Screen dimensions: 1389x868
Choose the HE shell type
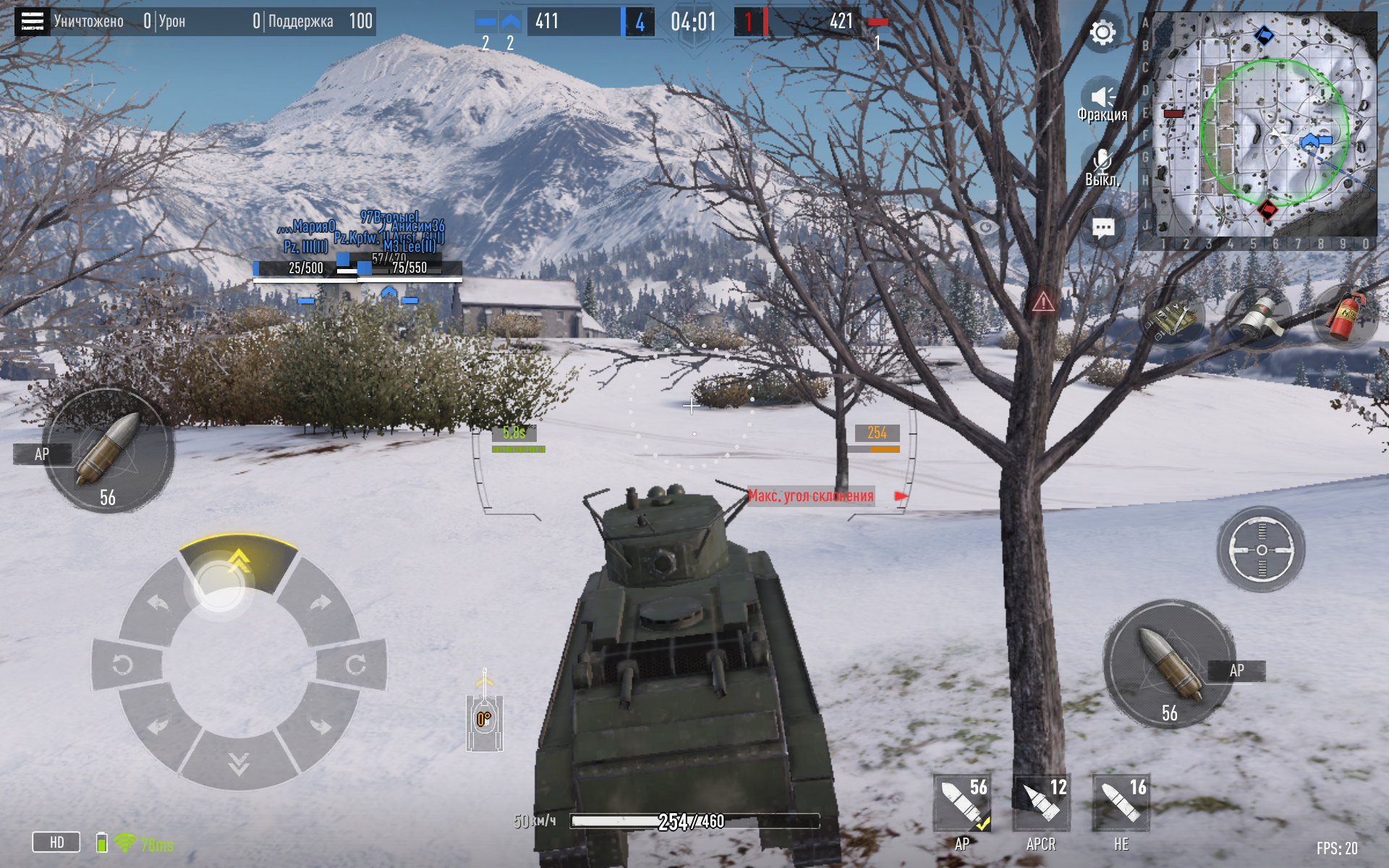(x=1121, y=804)
